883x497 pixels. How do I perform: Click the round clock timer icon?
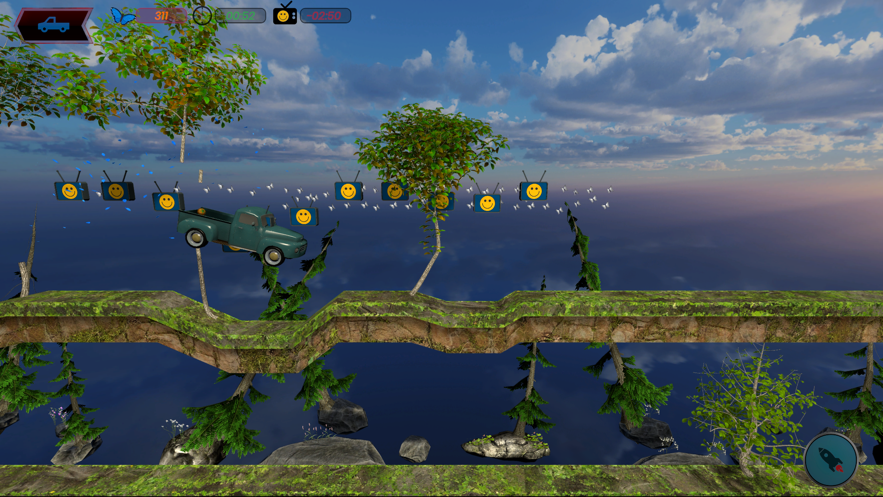[202, 15]
